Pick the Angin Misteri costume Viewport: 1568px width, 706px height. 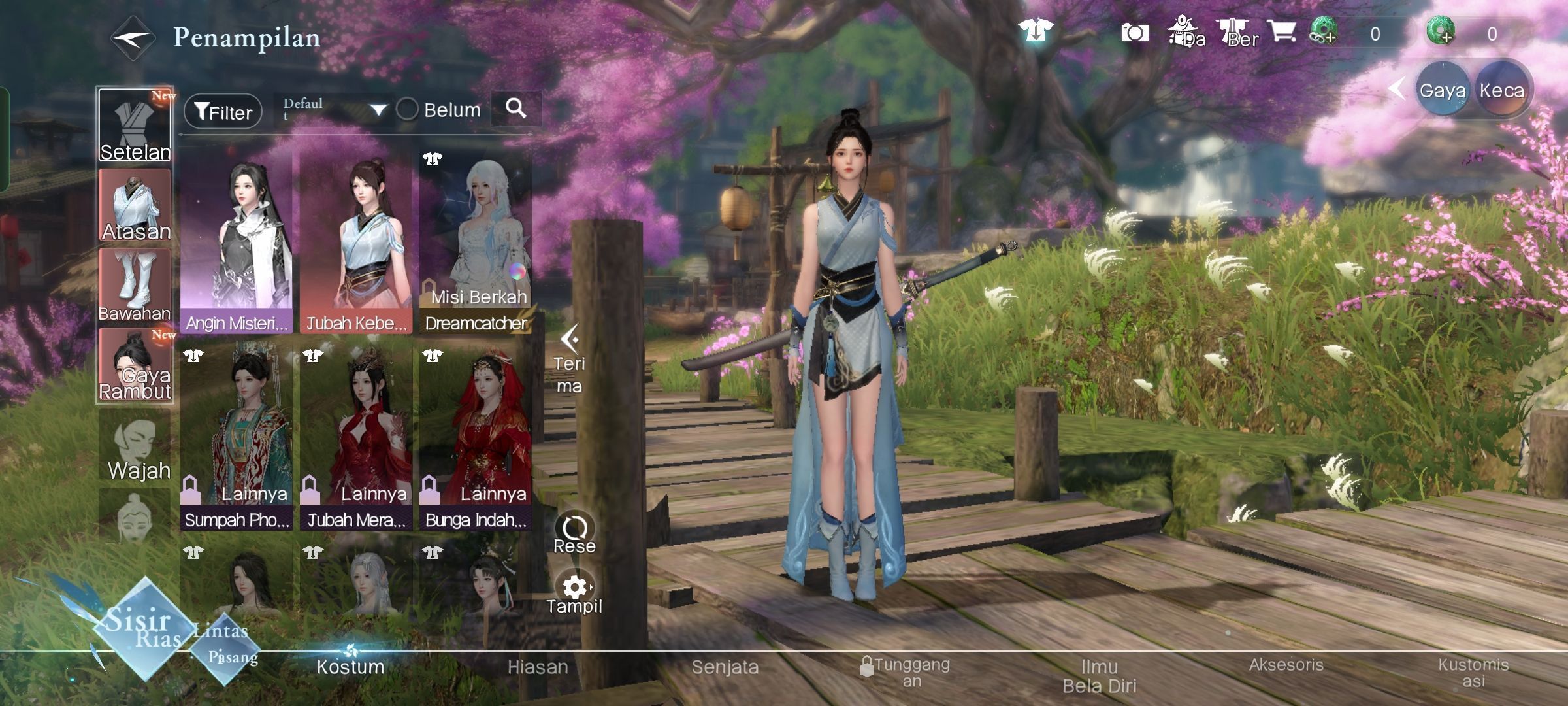click(237, 242)
